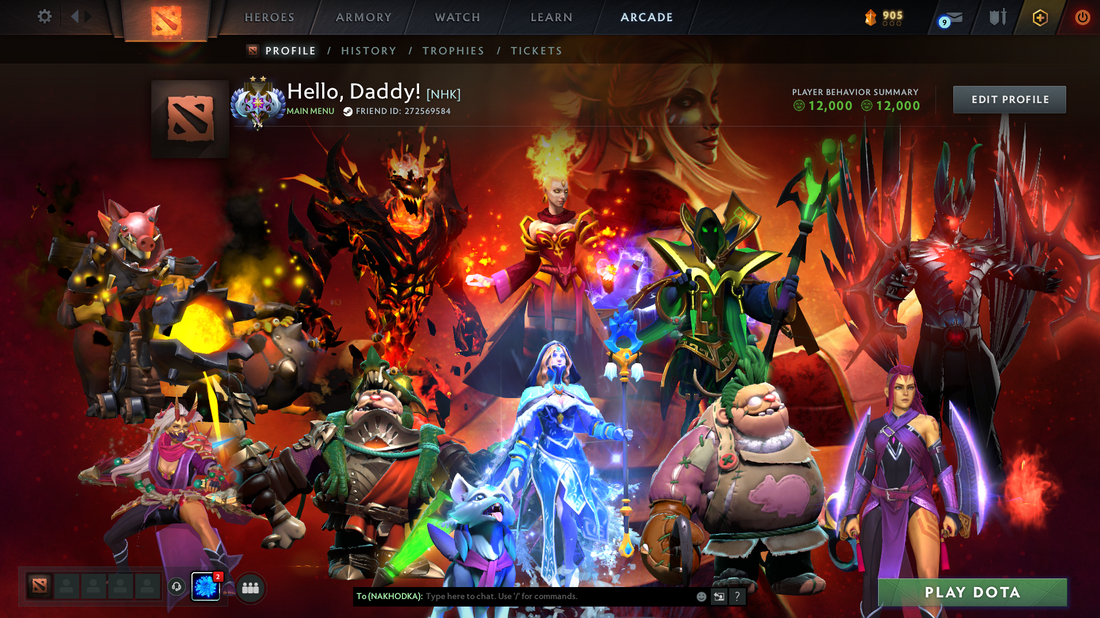1100x618 pixels.
Task: View the Trophies tab
Action: (x=453, y=51)
